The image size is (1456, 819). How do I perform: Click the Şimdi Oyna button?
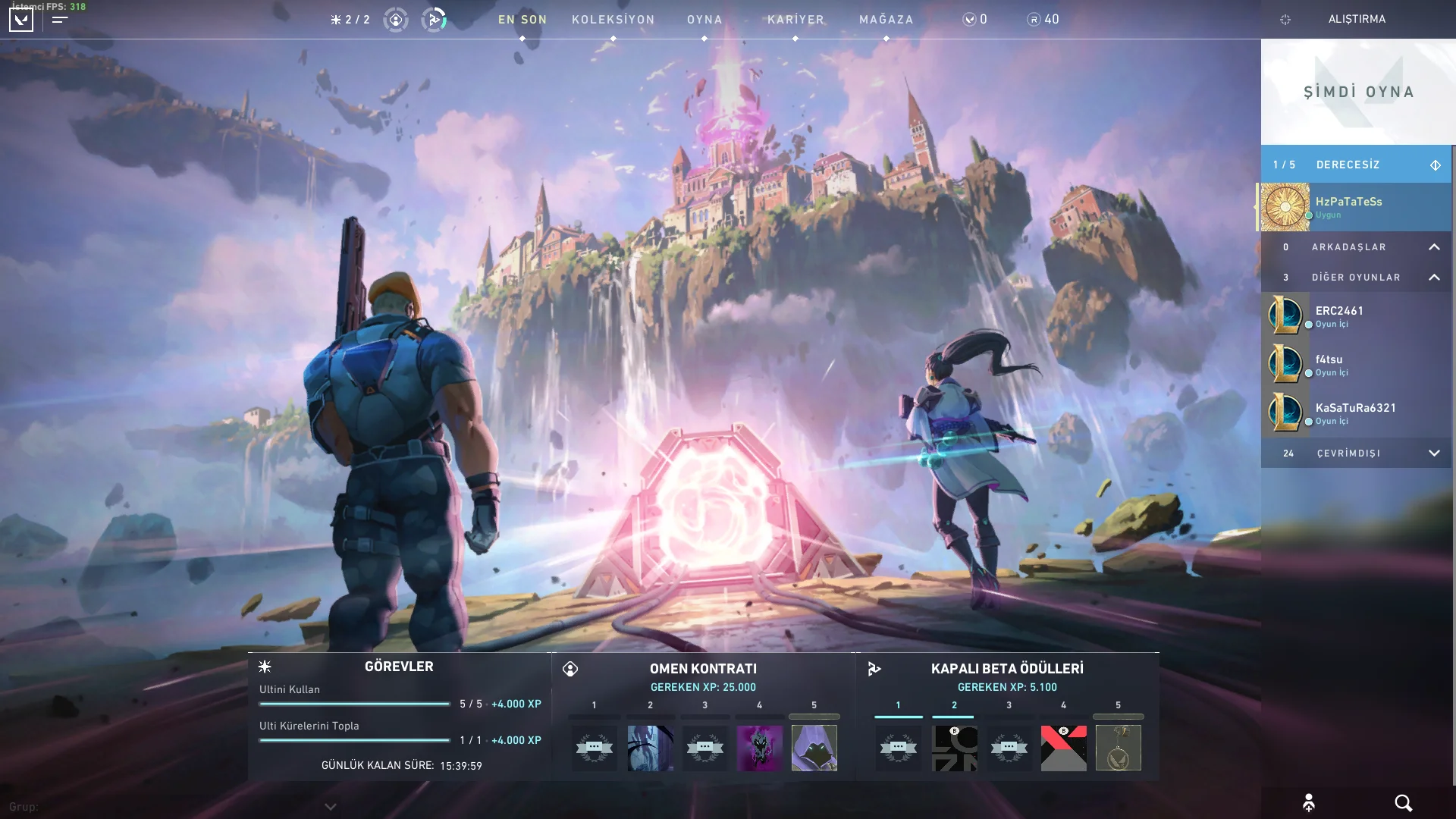pos(1358,92)
